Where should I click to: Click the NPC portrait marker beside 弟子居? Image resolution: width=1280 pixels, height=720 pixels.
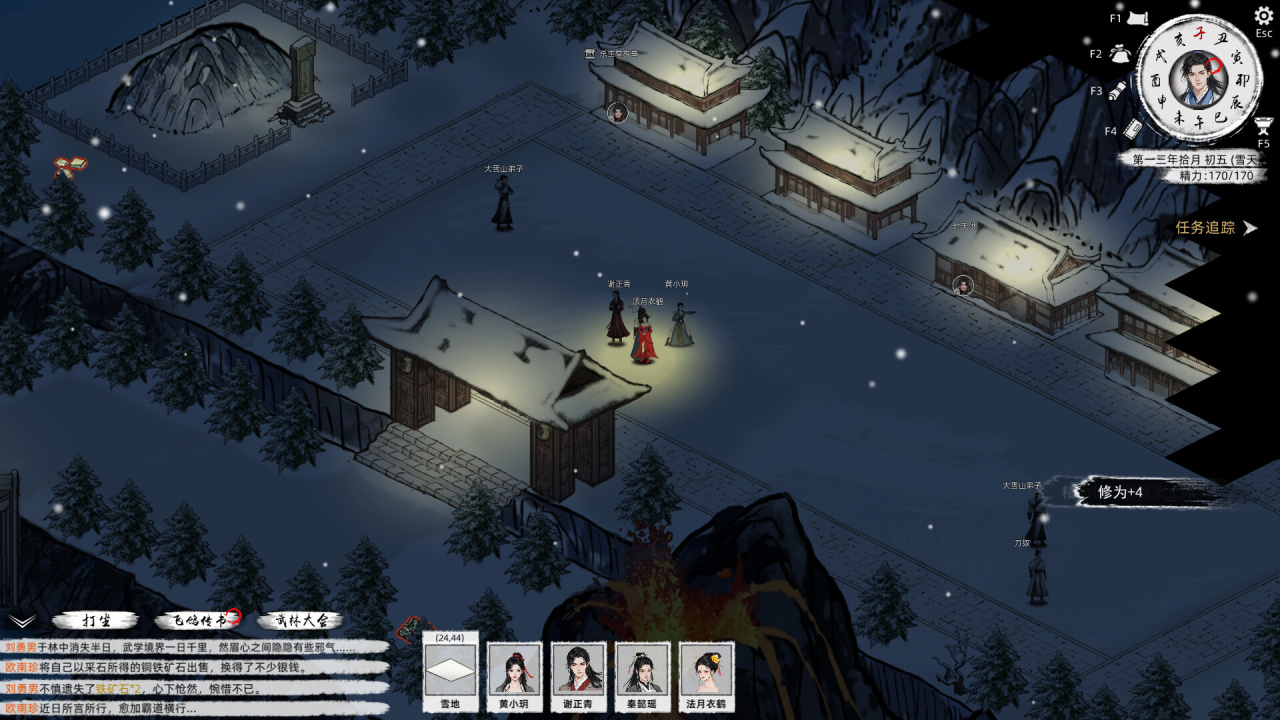617,112
